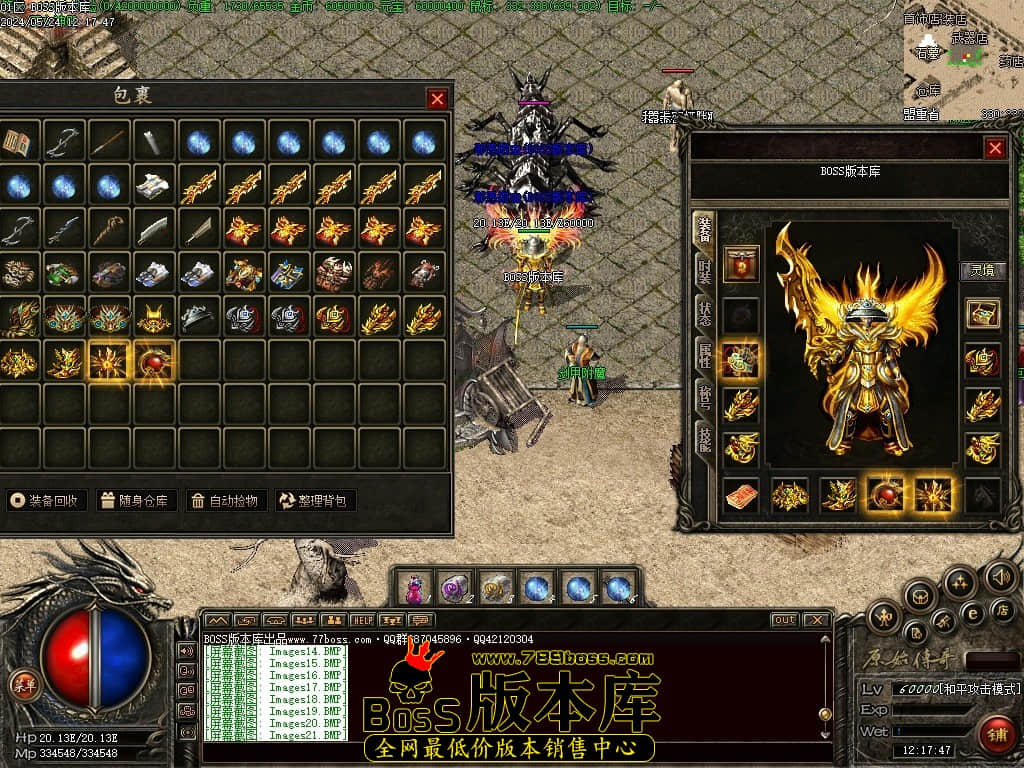Open the 状态 status tab
1024x768 pixels.
click(x=705, y=311)
